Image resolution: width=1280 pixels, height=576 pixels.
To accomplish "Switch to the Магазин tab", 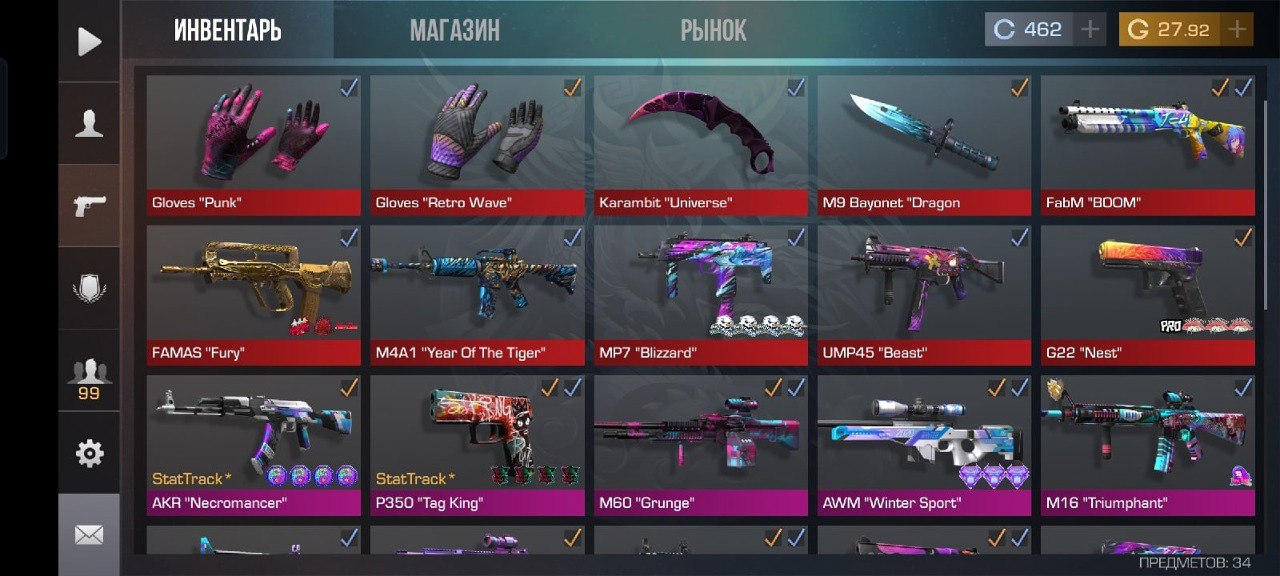I will (x=454, y=30).
